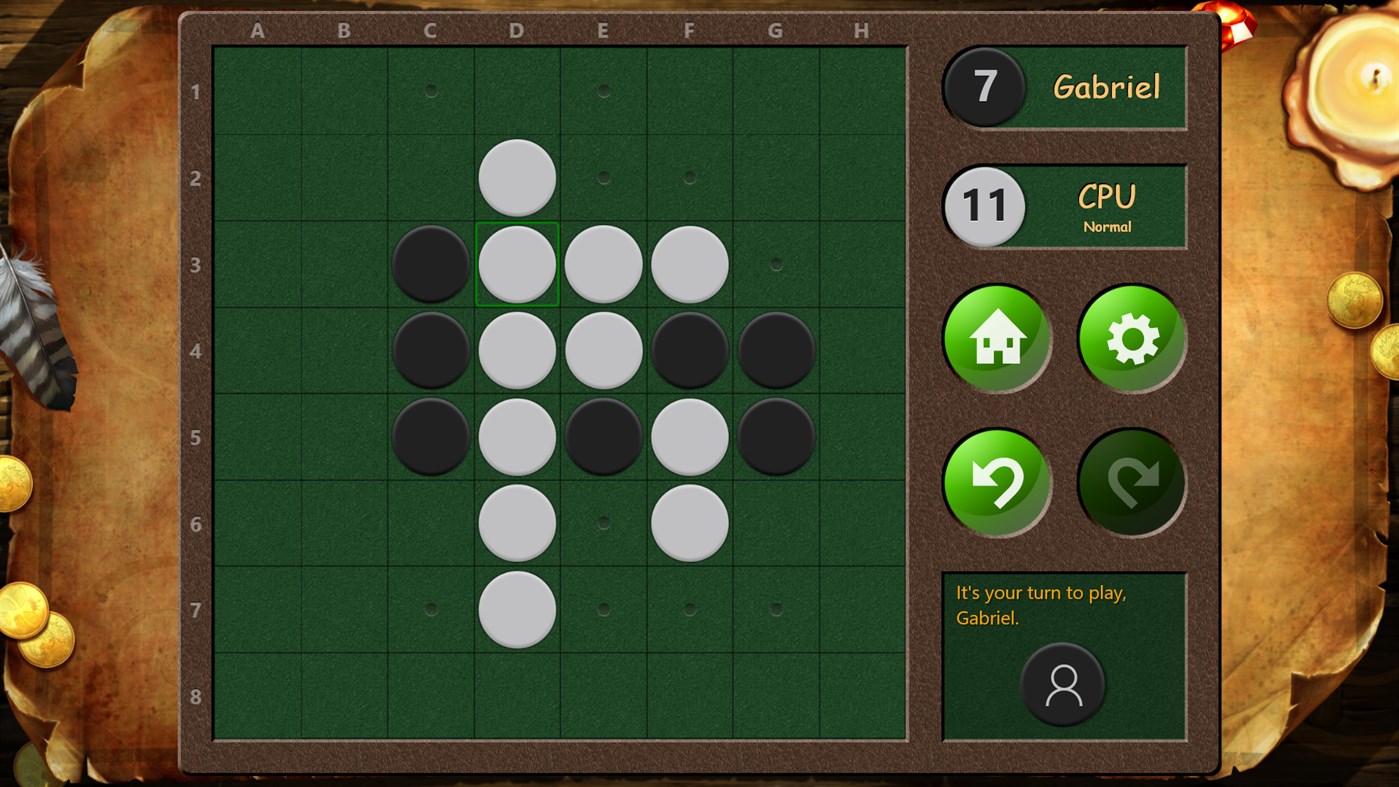The height and width of the screenshot is (787, 1399).
Task: Click the row label 5 on the board
Action: pyautogui.click(x=196, y=435)
